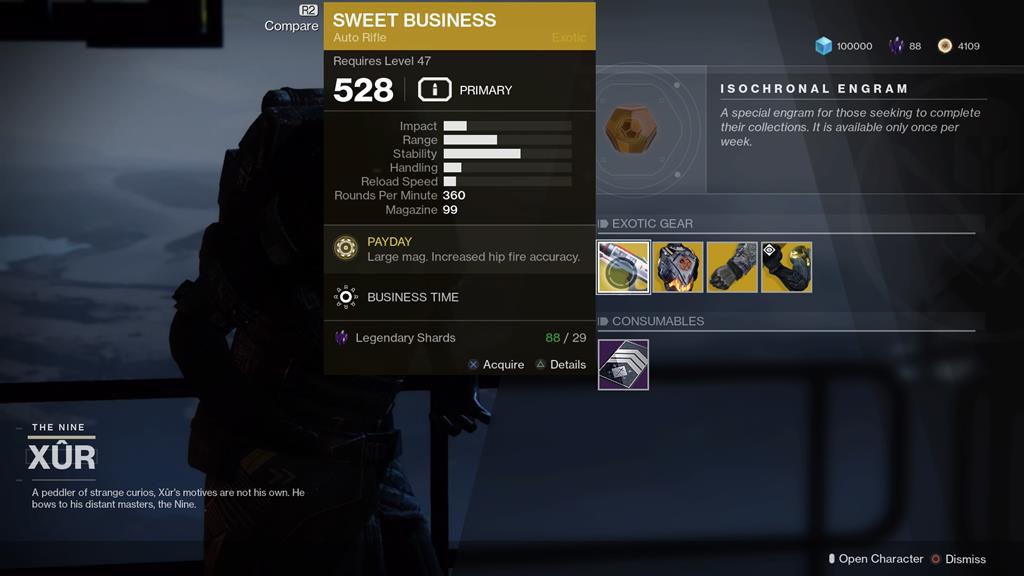1024x576 pixels.
Task: Choose the purple consumable item
Action: tap(623, 364)
